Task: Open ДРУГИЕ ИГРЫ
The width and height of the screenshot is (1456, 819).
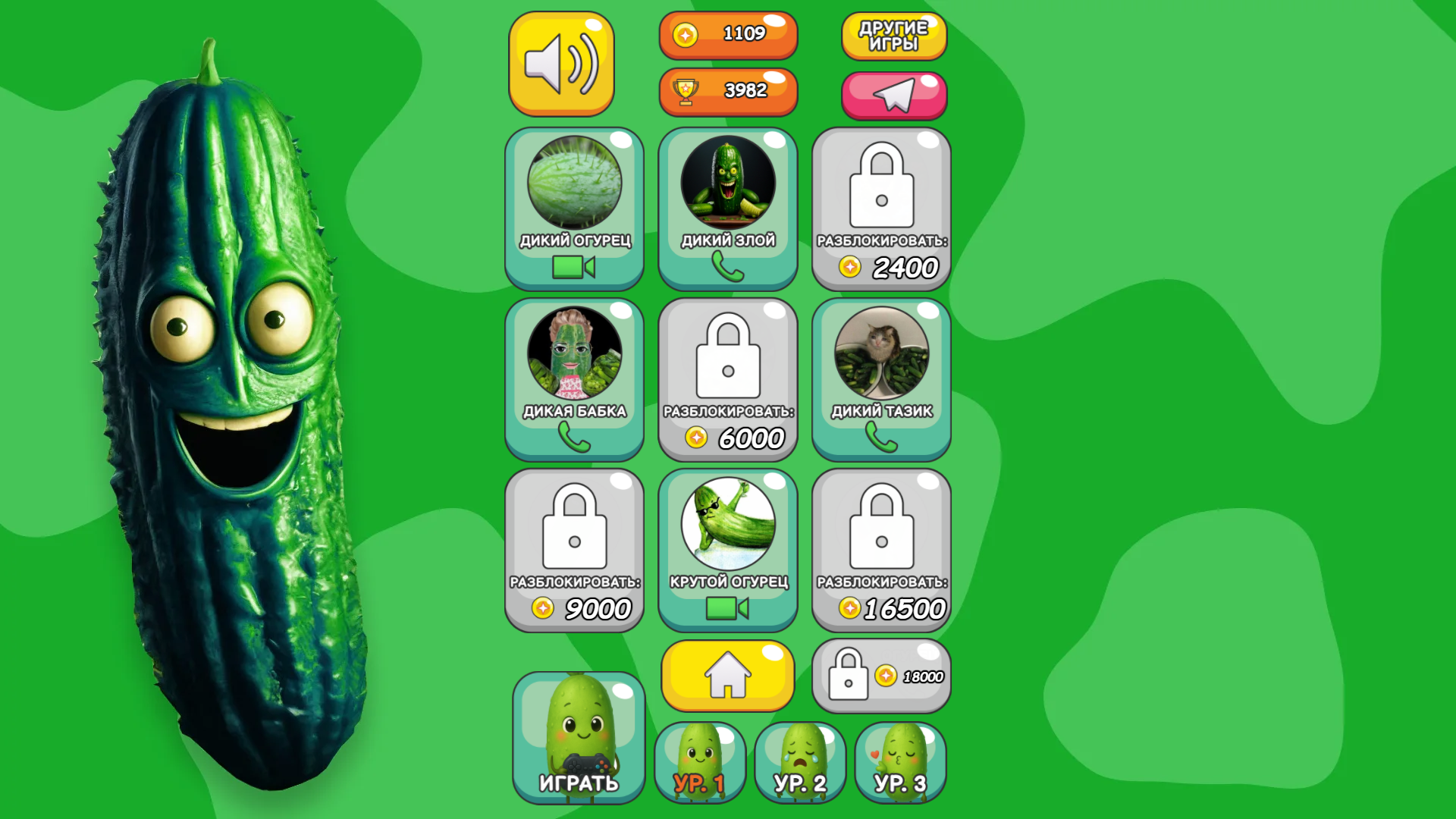Action: (x=893, y=36)
